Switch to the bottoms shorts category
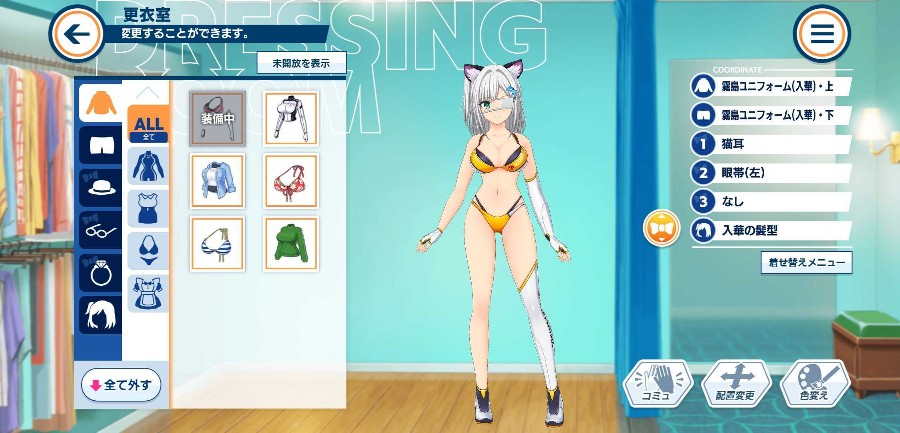The width and height of the screenshot is (900, 433). (100, 144)
